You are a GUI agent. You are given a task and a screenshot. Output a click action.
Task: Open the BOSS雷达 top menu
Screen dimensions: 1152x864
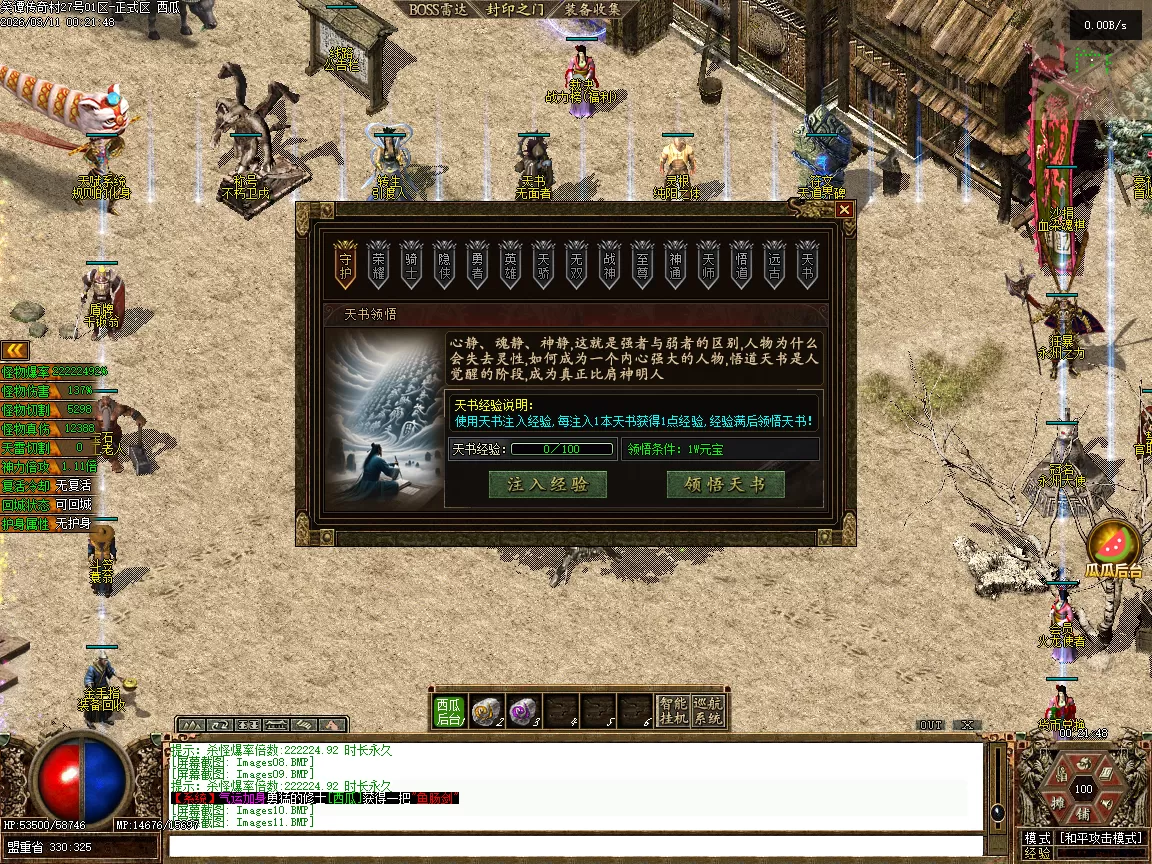click(x=438, y=10)
